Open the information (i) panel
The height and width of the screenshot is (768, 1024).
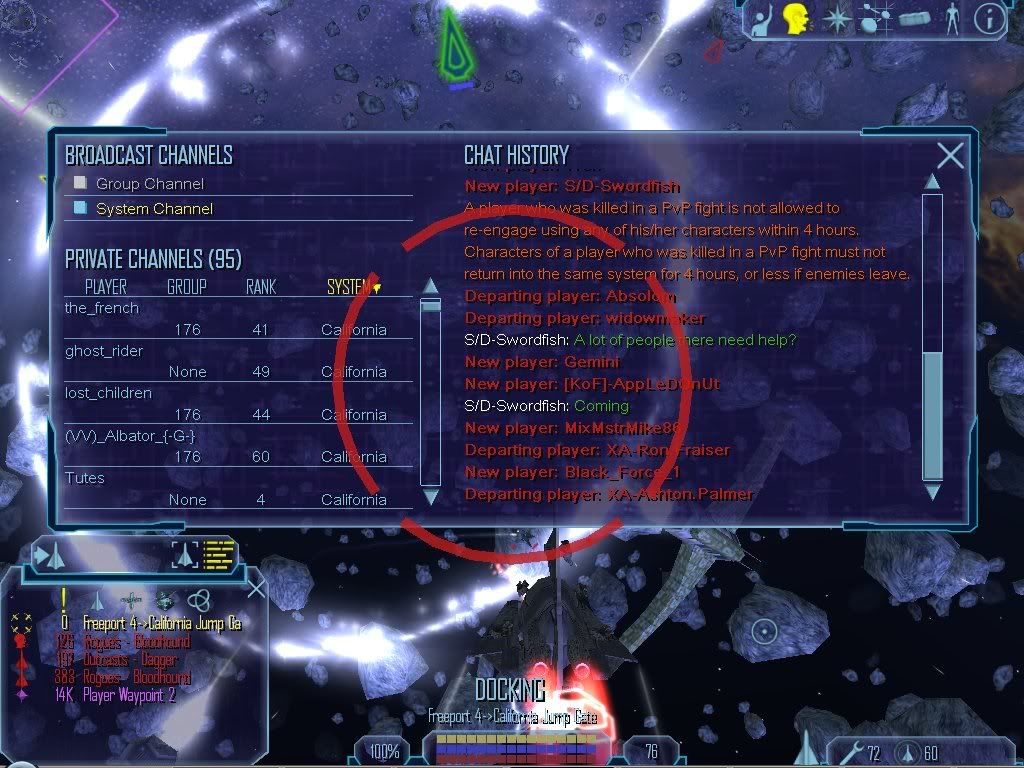(990, 18)
